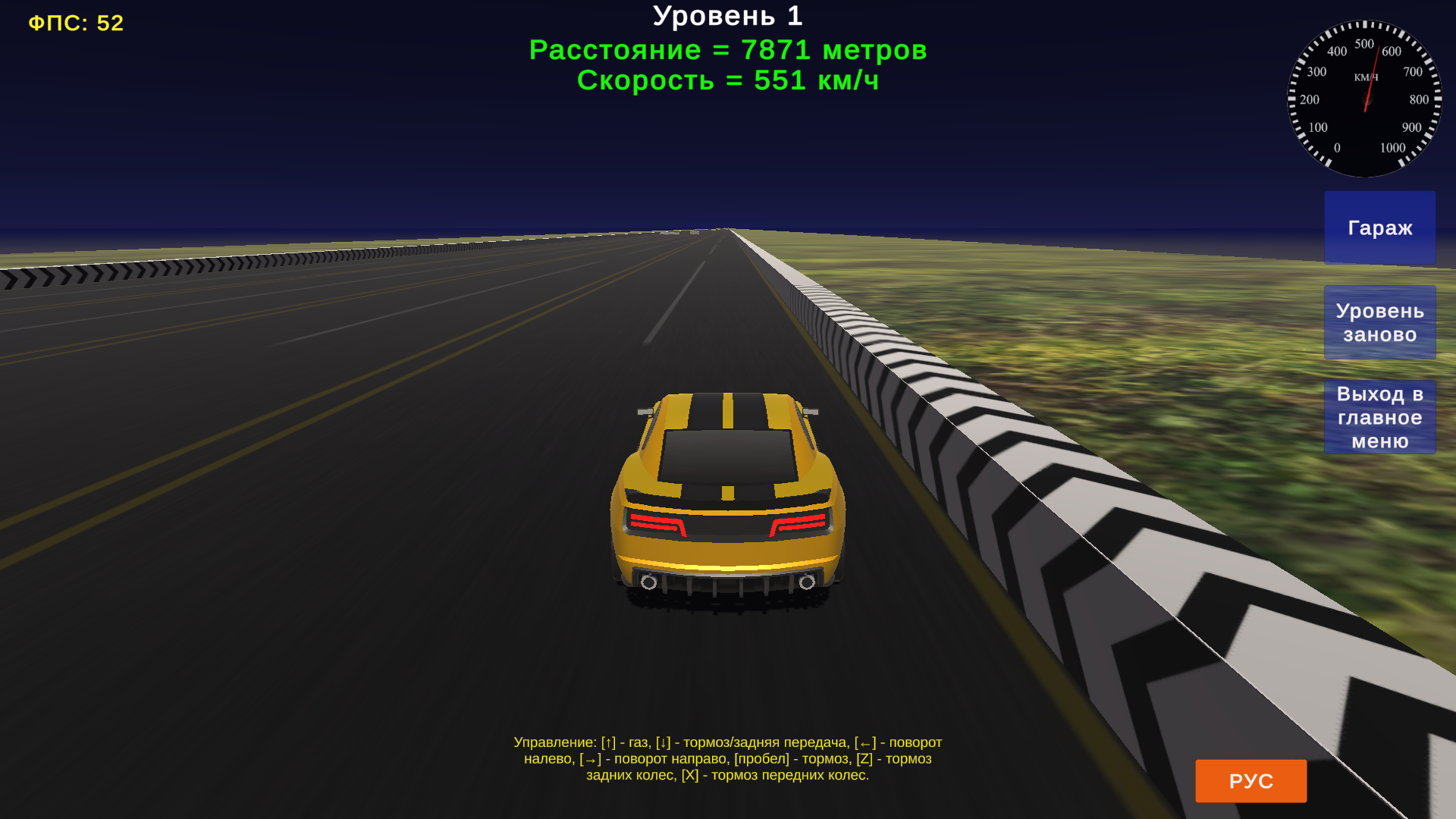
Task: Restart the level via Уровень заново
Action: click(1379, 322)
